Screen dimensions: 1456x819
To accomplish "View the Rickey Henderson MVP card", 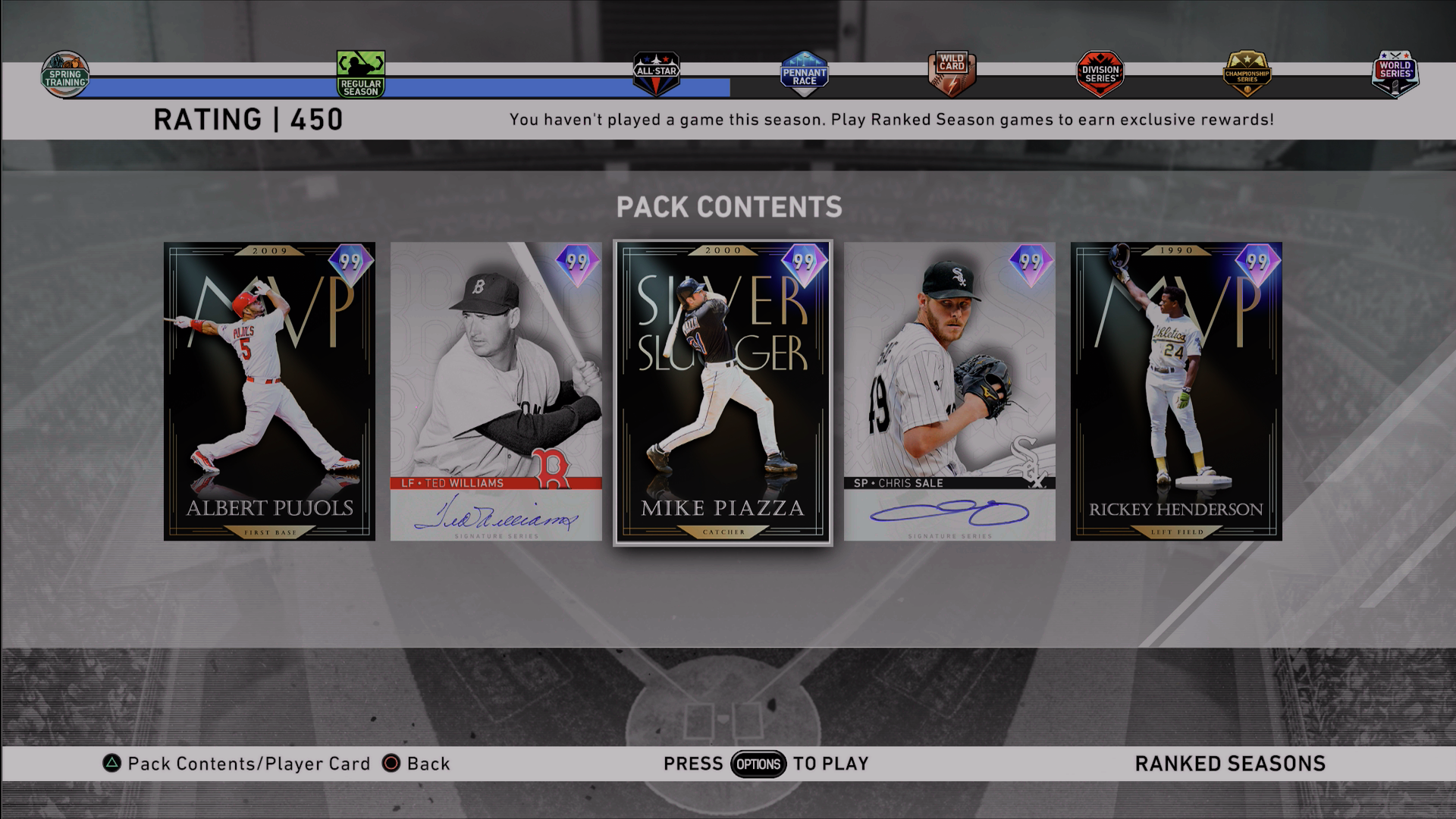I will (1176, 391).
